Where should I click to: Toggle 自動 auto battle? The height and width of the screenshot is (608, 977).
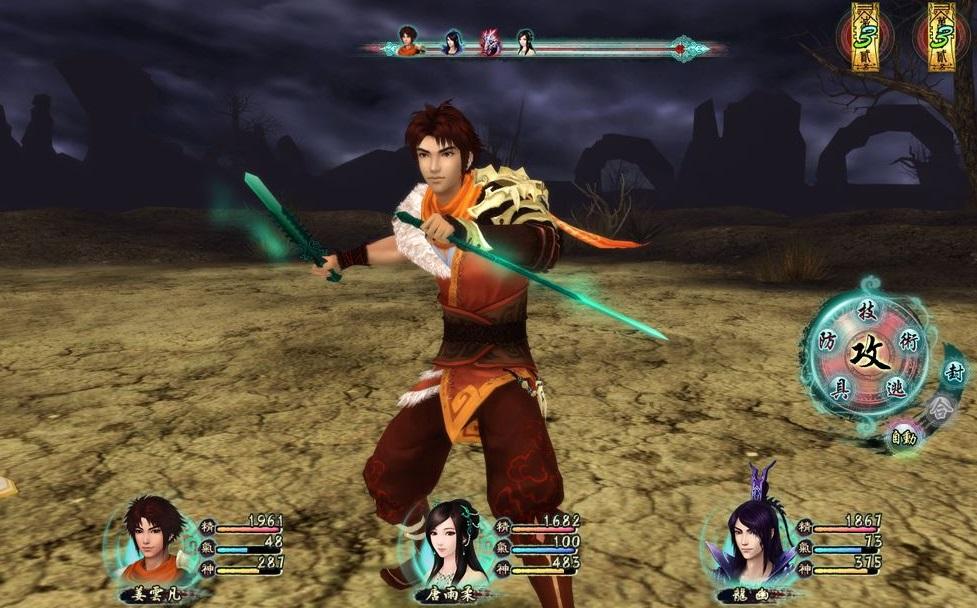905,437
